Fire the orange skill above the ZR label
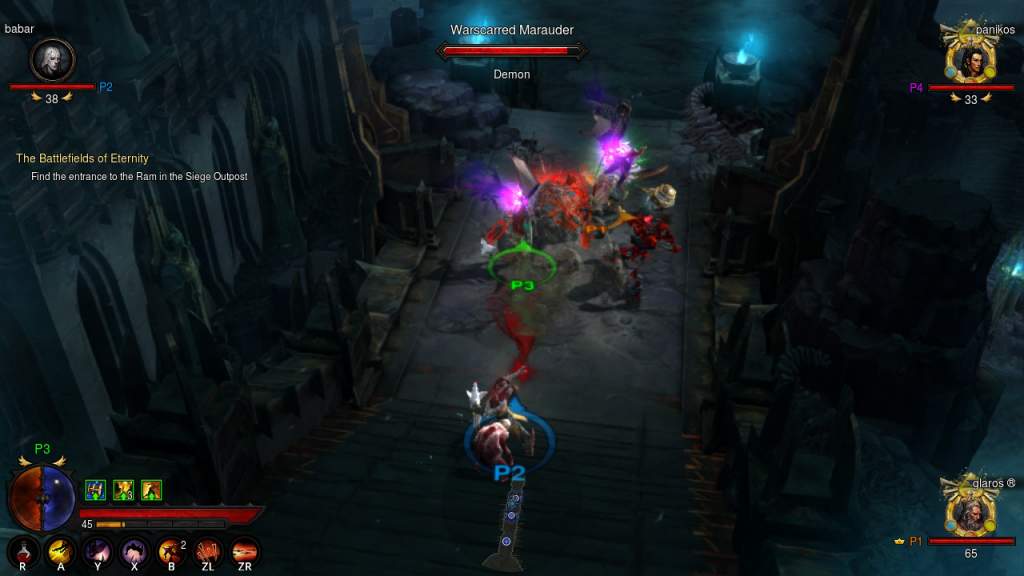Viewport: 1024px width, 576px height. click(244, 549)
